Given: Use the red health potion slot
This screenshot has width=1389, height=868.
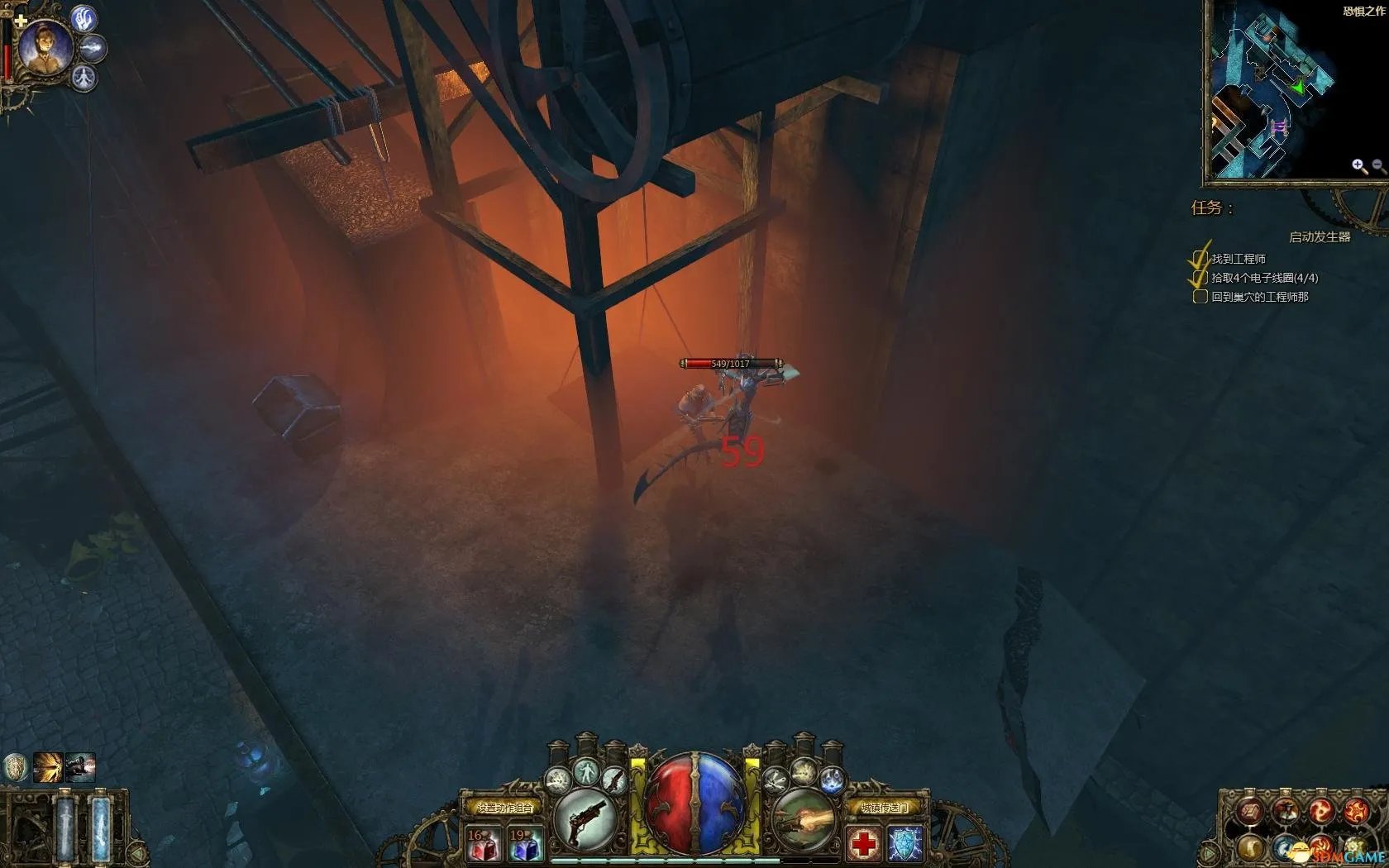Looking at the screenshot, I should tap(483, 845).
